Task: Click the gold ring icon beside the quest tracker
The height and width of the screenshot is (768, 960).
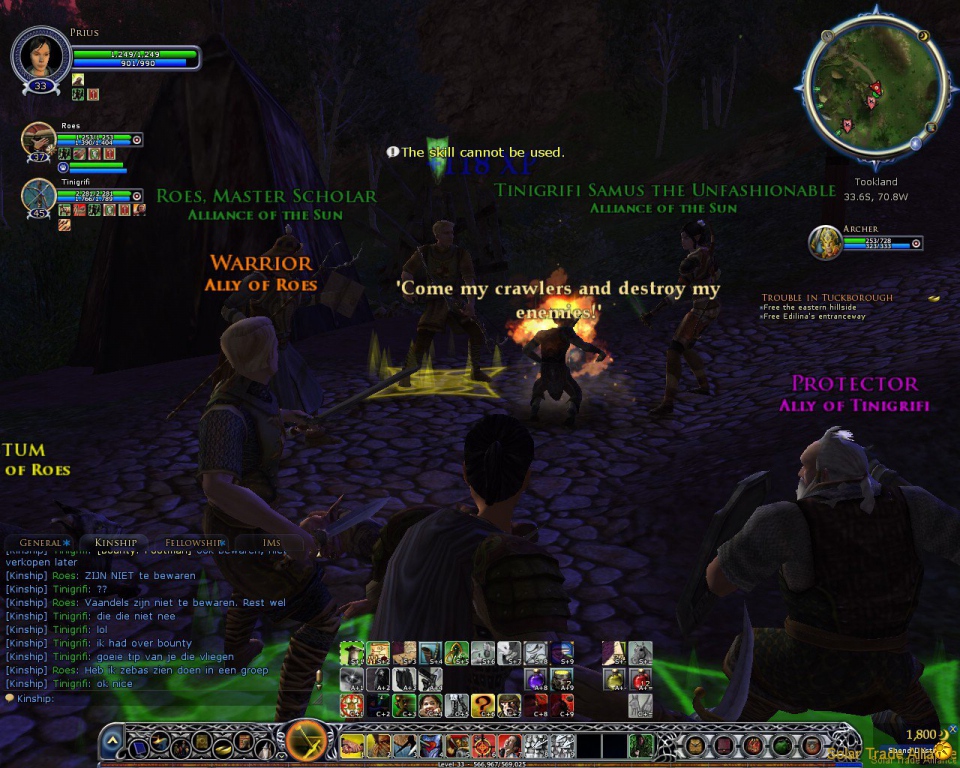Action: [933, 297]
